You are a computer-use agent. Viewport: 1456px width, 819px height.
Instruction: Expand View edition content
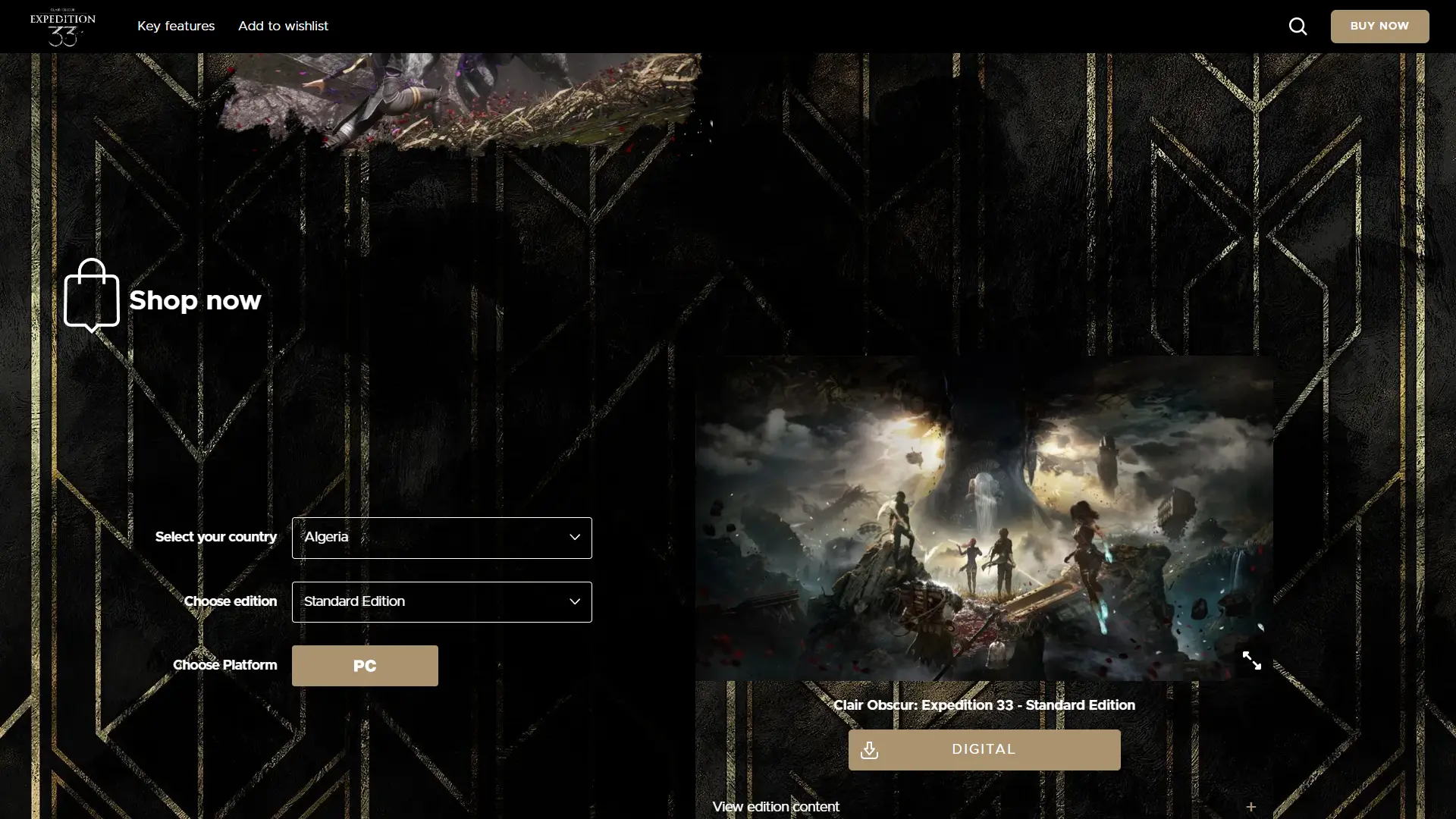pos(984,807)
